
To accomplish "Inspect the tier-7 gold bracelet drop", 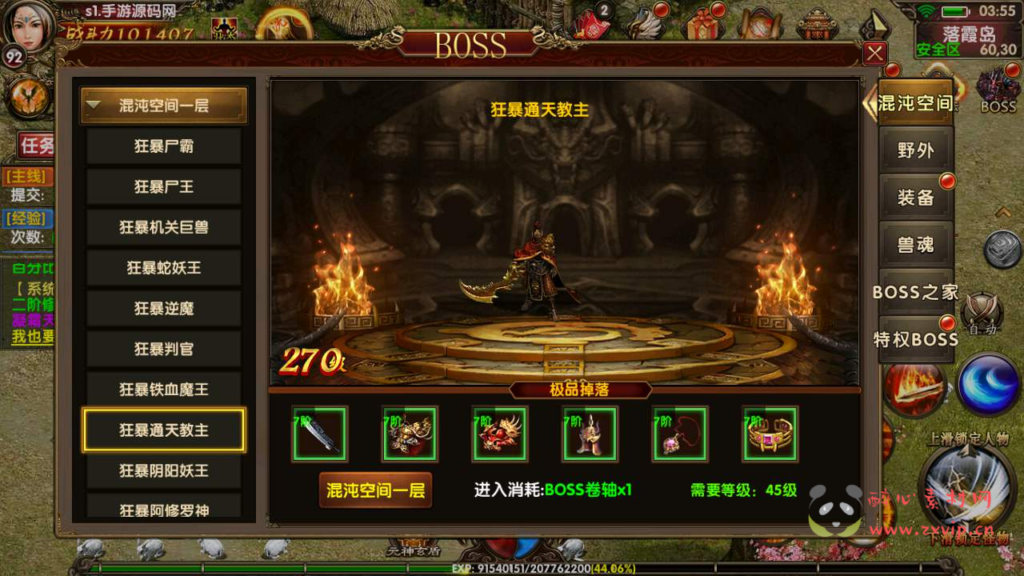I will (770, 434).
